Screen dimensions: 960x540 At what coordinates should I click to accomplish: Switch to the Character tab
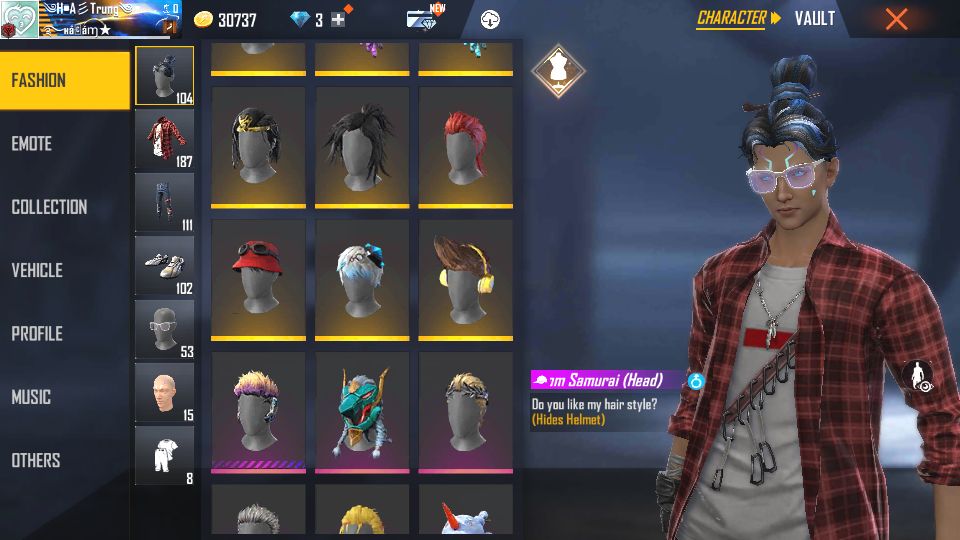tap(732, 18)
